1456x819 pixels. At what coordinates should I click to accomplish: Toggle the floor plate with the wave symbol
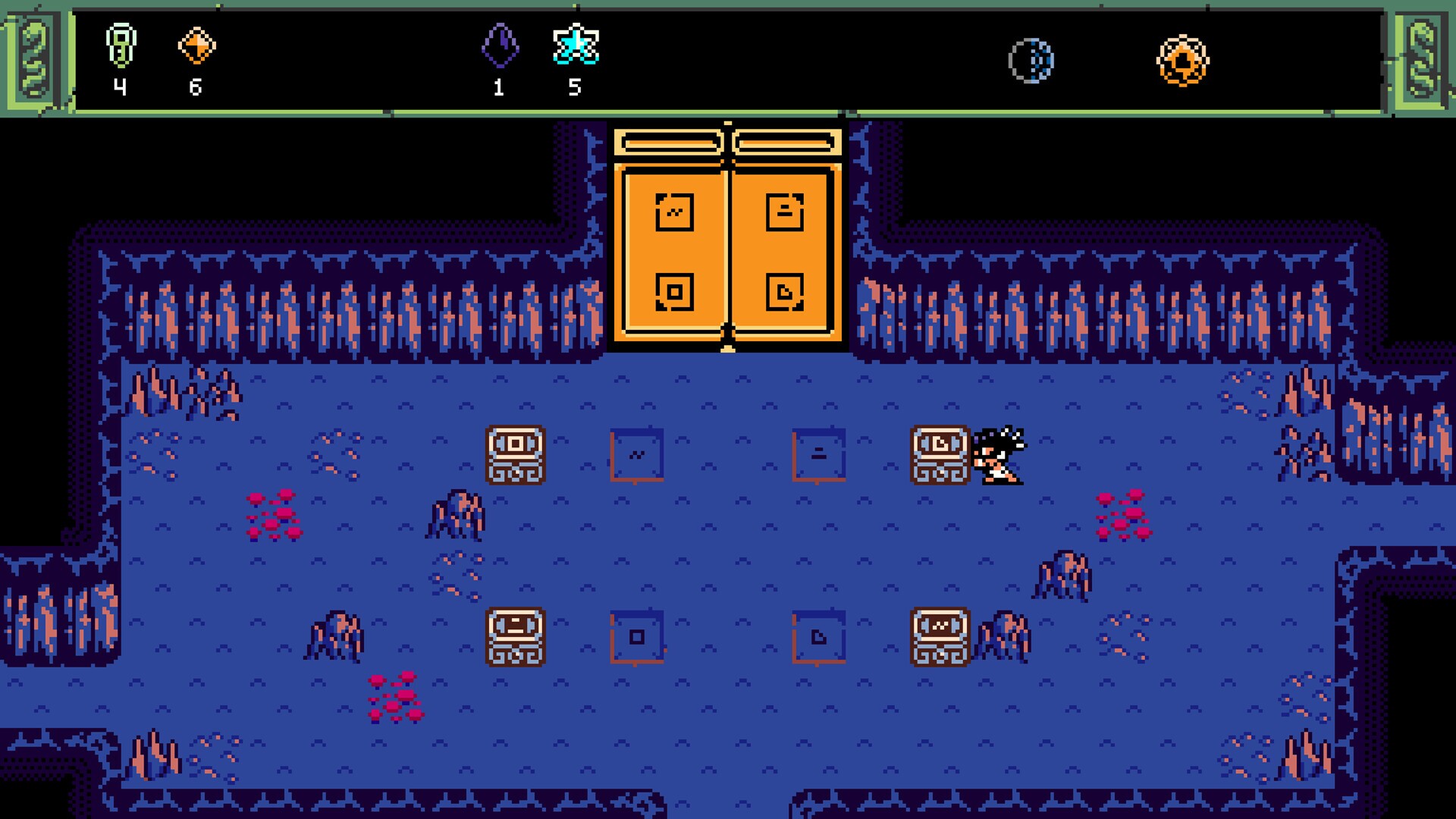click(x=637, y=453)
